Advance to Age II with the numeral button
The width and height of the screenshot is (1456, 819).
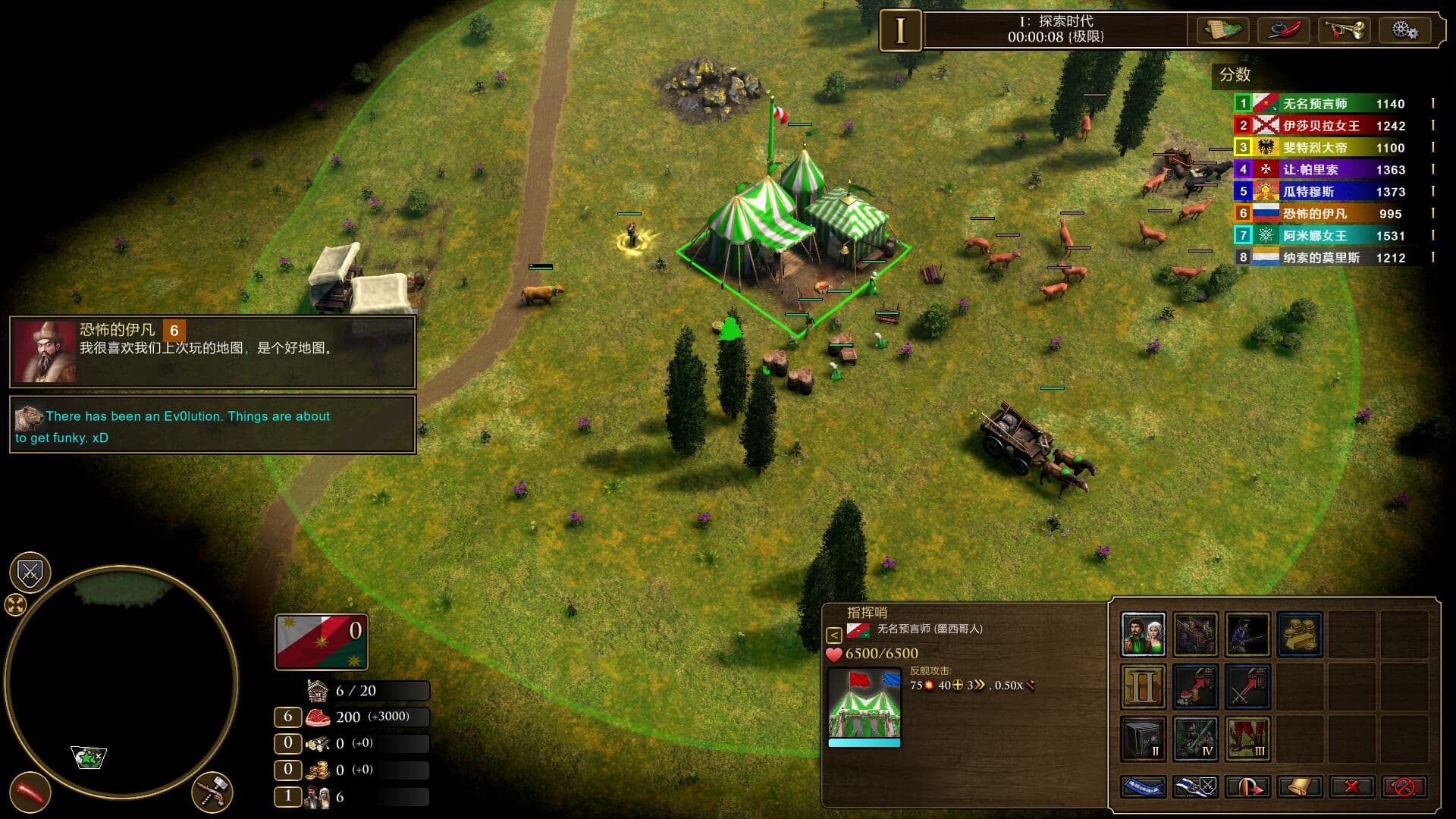click(x=1143, y=686)
